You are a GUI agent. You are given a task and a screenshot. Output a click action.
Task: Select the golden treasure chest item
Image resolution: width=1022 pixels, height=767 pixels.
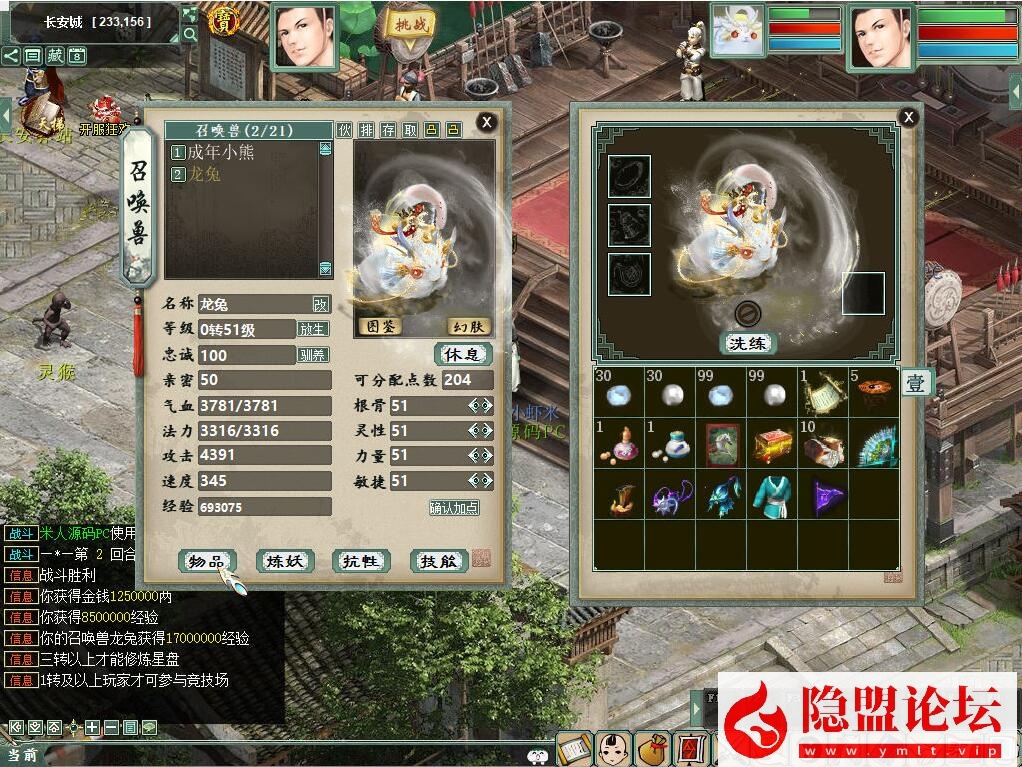point(772,443)
